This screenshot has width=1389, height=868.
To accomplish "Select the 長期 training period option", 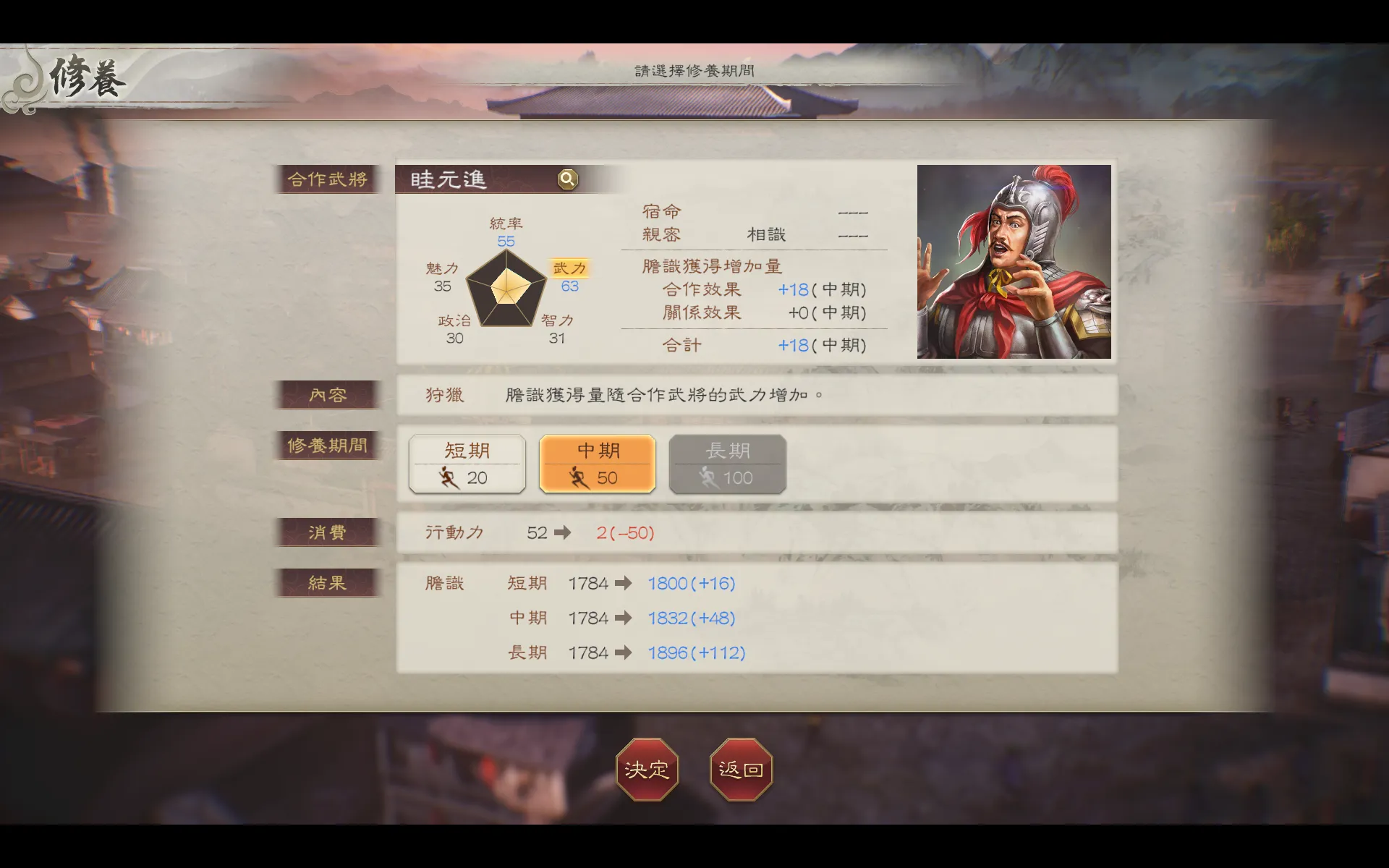I will (727, 464).
